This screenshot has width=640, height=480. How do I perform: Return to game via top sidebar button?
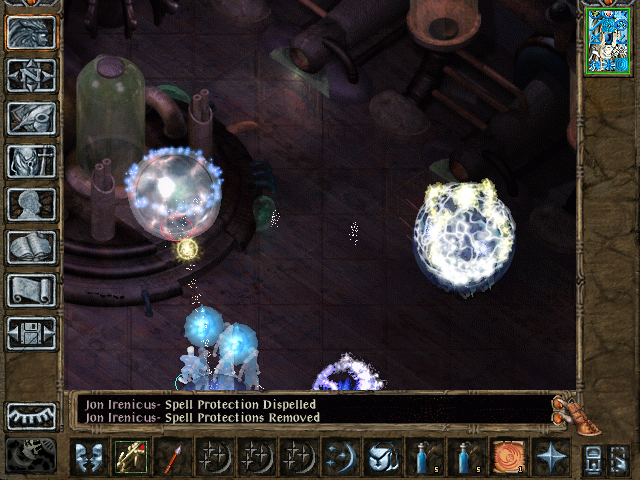[x=31, y=33]
